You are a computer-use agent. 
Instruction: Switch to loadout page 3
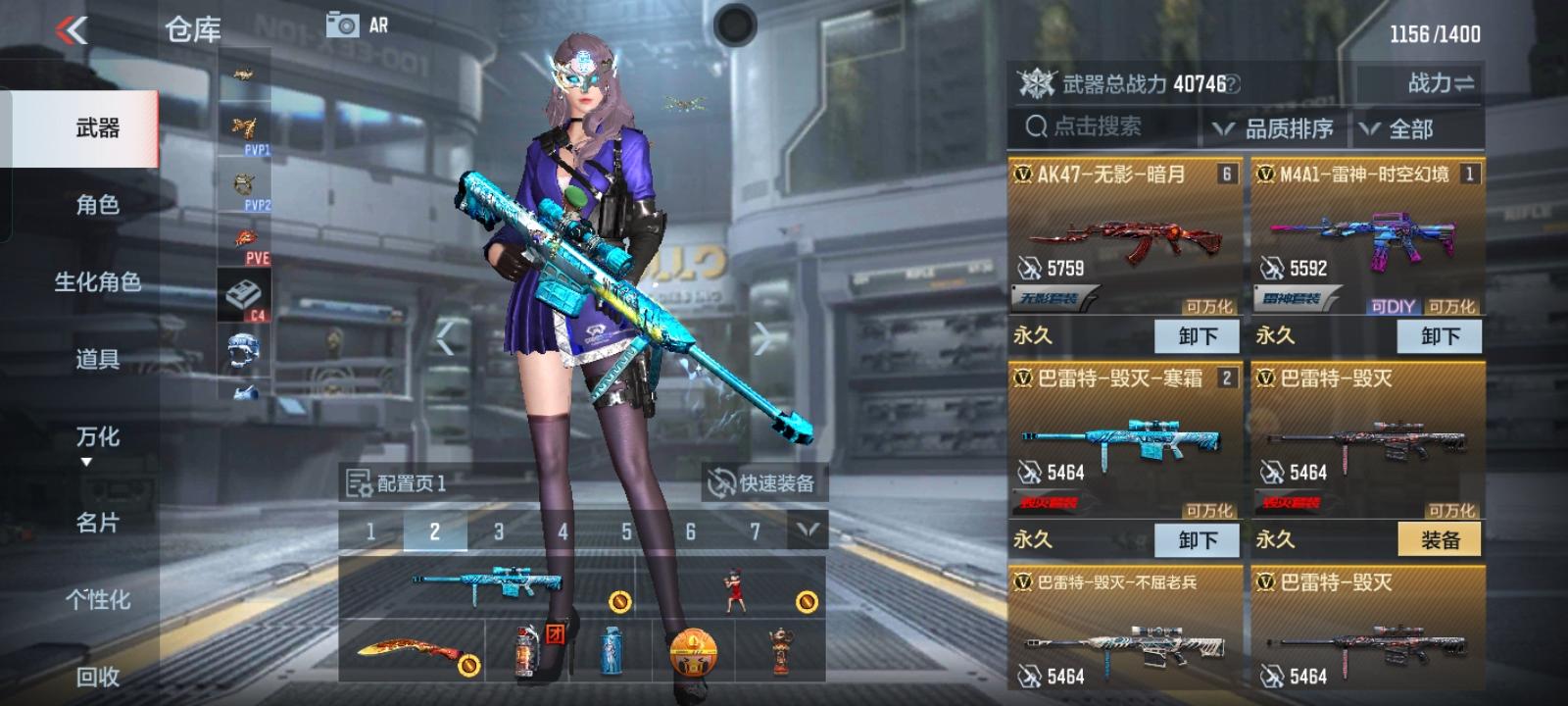coord(498,532)
